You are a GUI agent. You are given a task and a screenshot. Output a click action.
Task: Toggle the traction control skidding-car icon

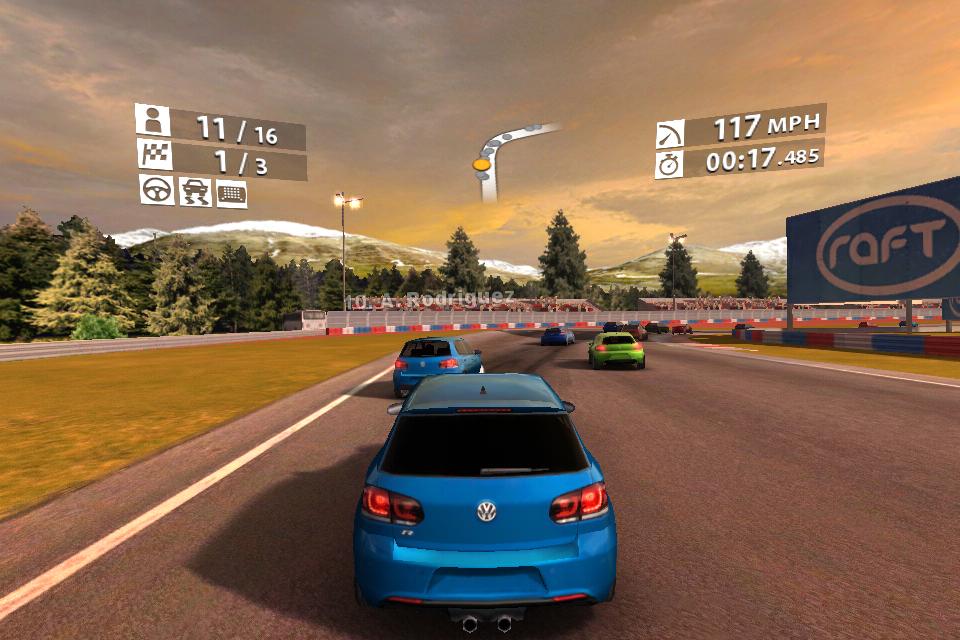tap(194, 191)
